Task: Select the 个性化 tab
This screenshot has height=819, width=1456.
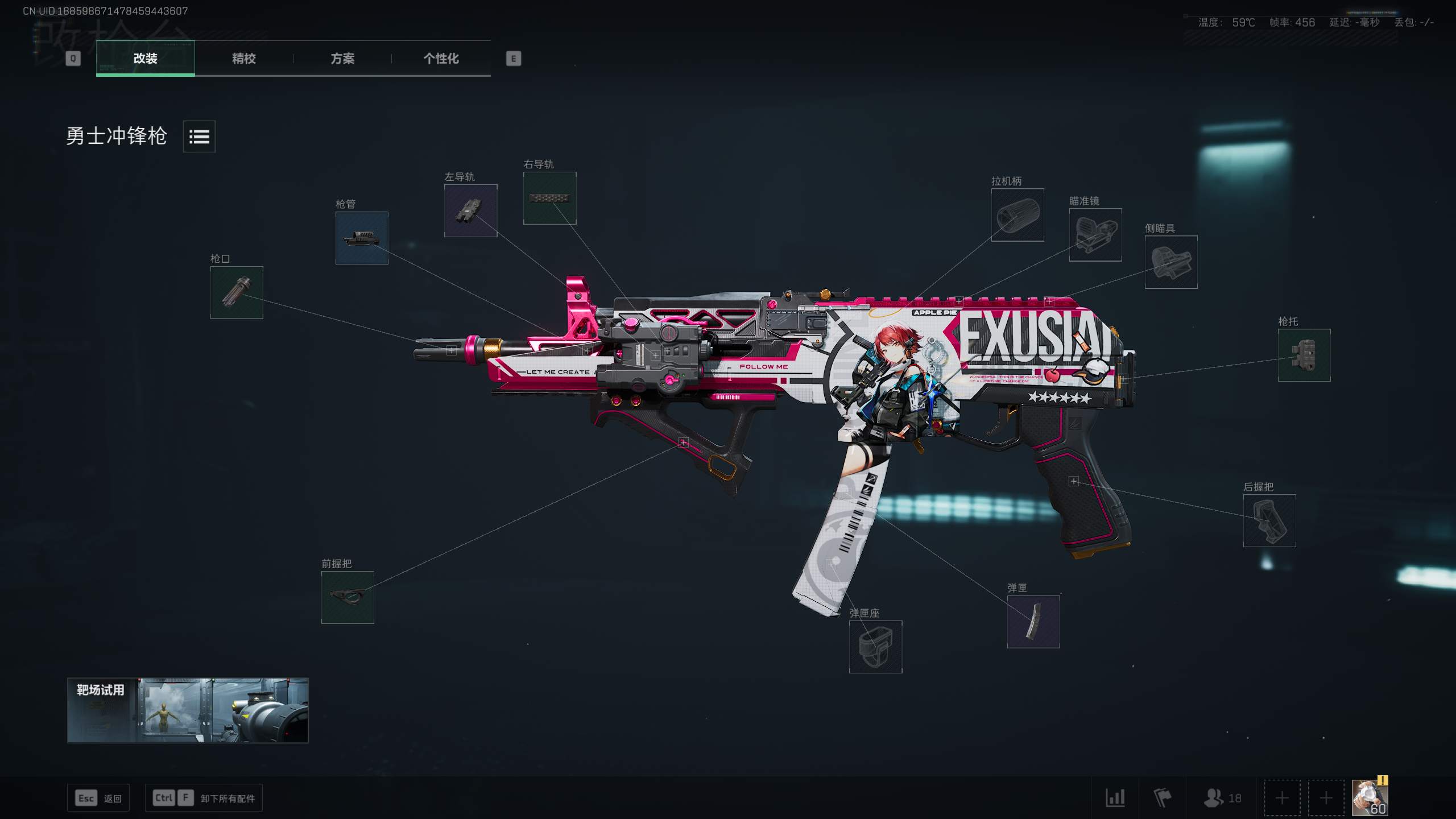Action: click(441, 58)
